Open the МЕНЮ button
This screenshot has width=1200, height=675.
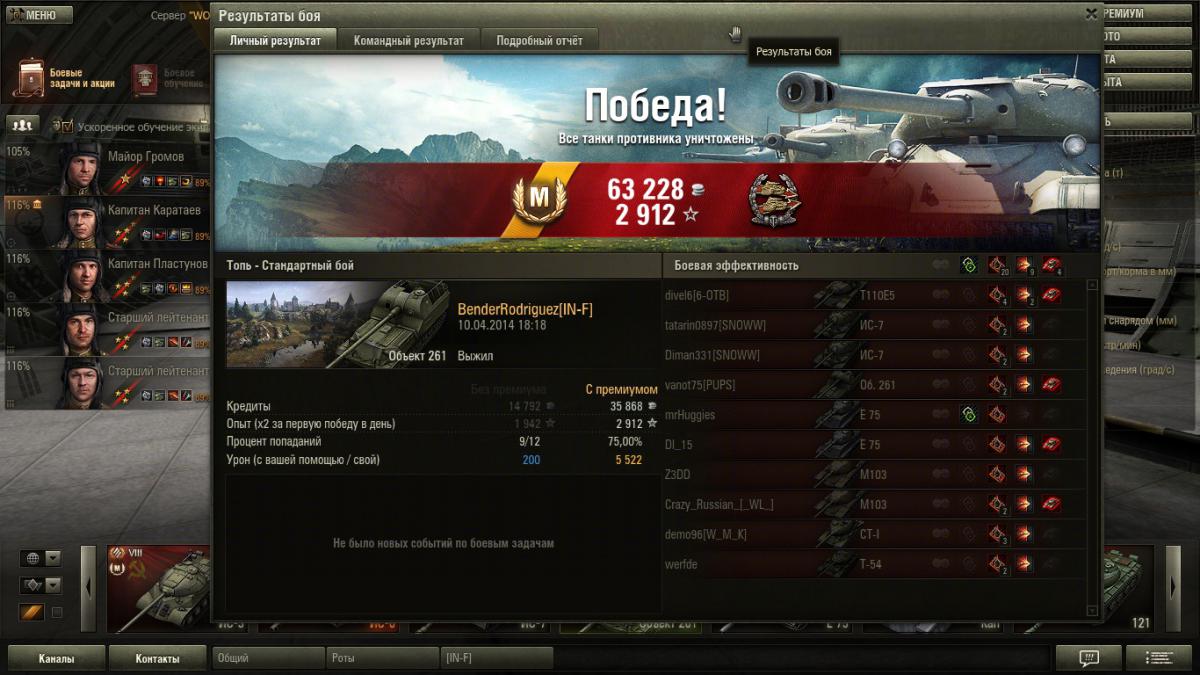tap(40, 15)
